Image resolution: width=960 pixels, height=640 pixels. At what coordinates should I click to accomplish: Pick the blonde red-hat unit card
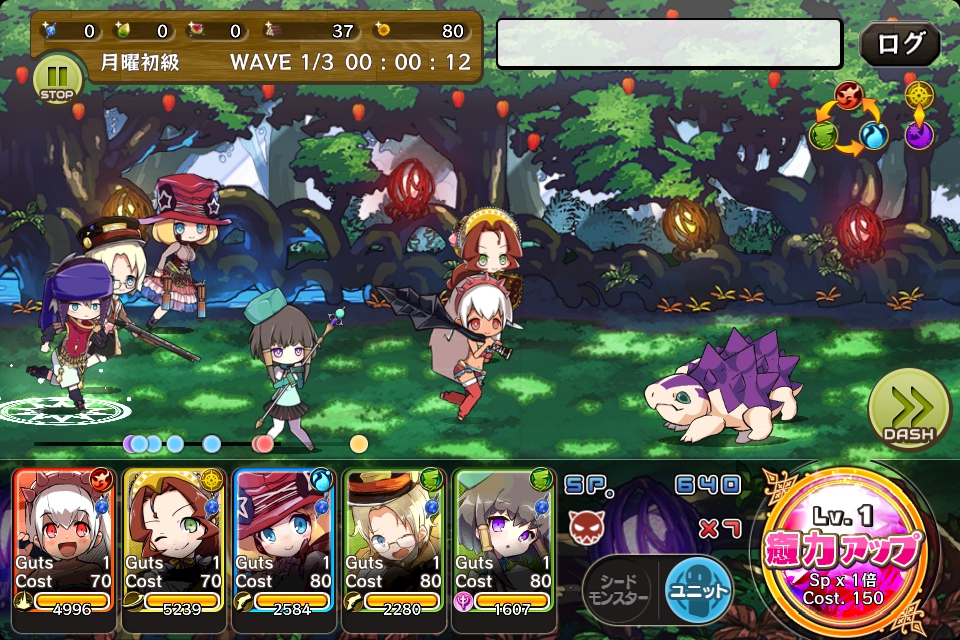point(284,538)
